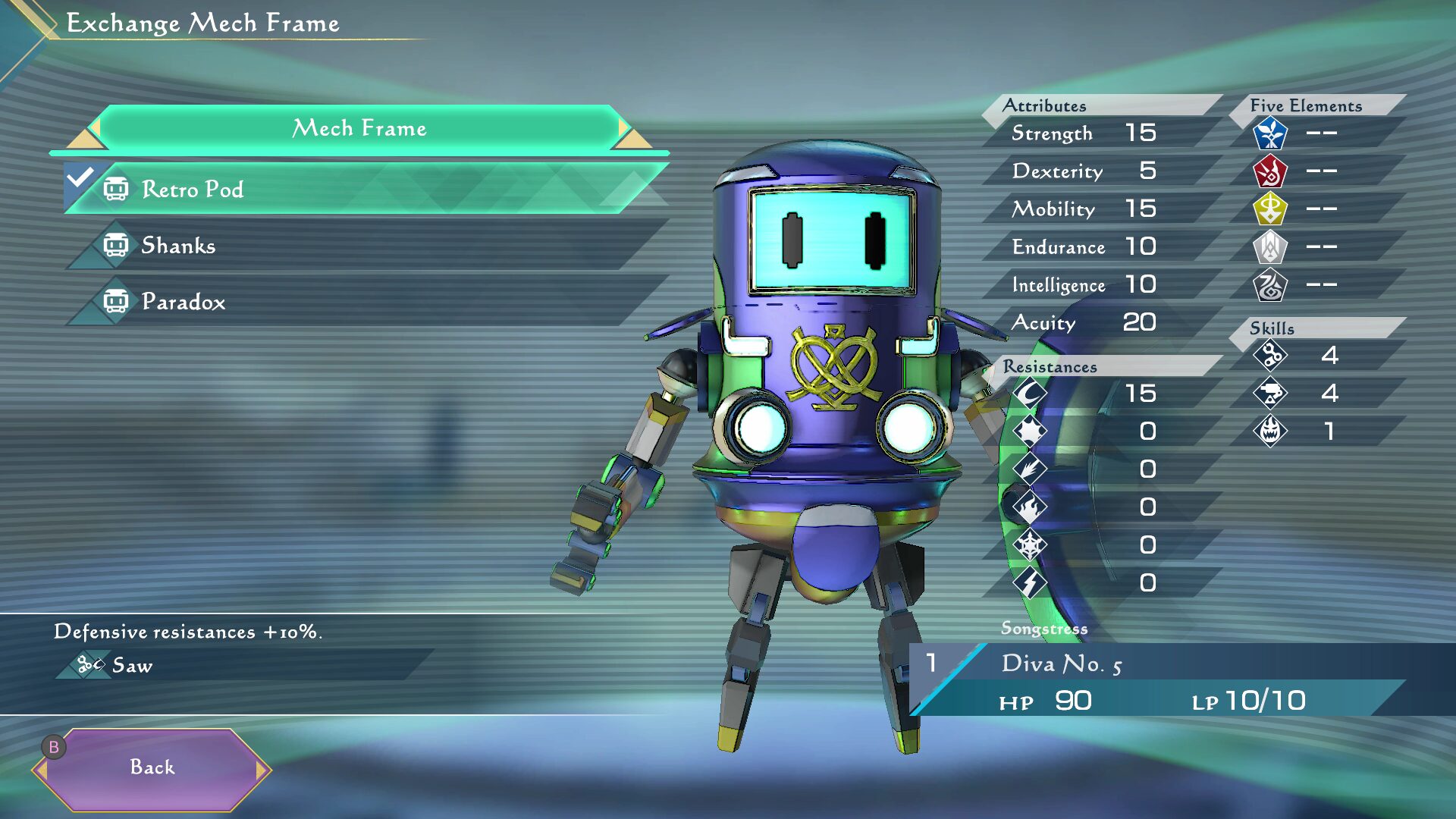Switch category with the right arrow beside Mech Frame
The height and width of the screenshot is (819, 1456).
point(625,129)
